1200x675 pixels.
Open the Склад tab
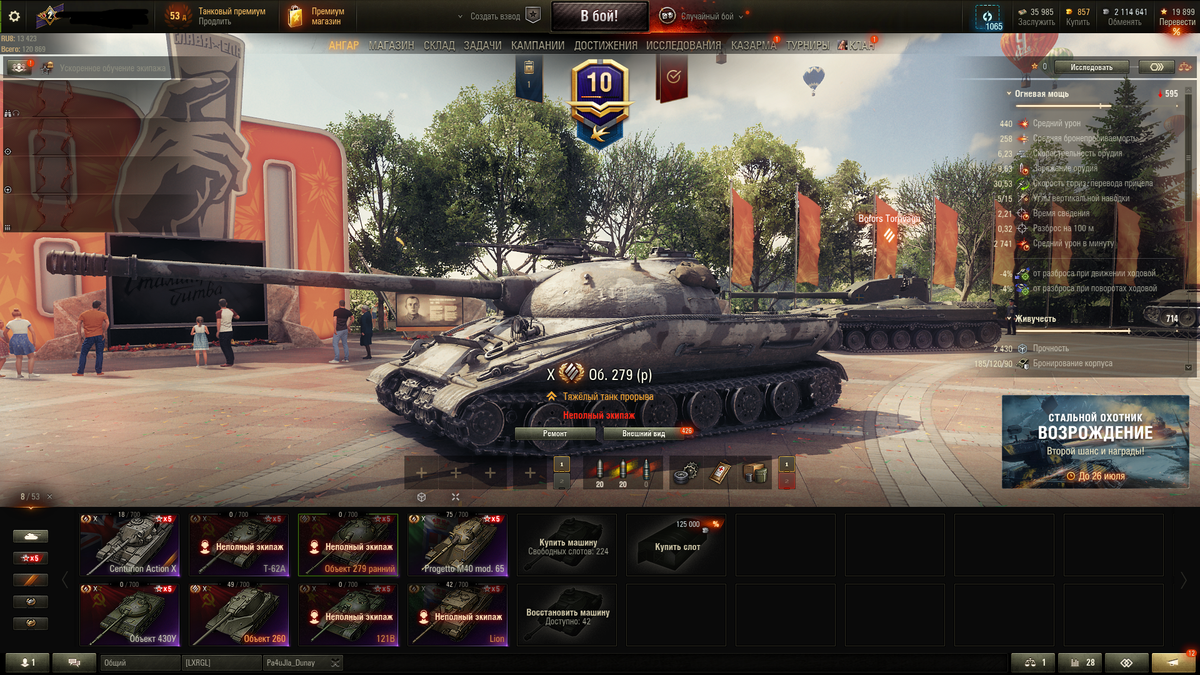pyautogui.click(x=439, y=46)
